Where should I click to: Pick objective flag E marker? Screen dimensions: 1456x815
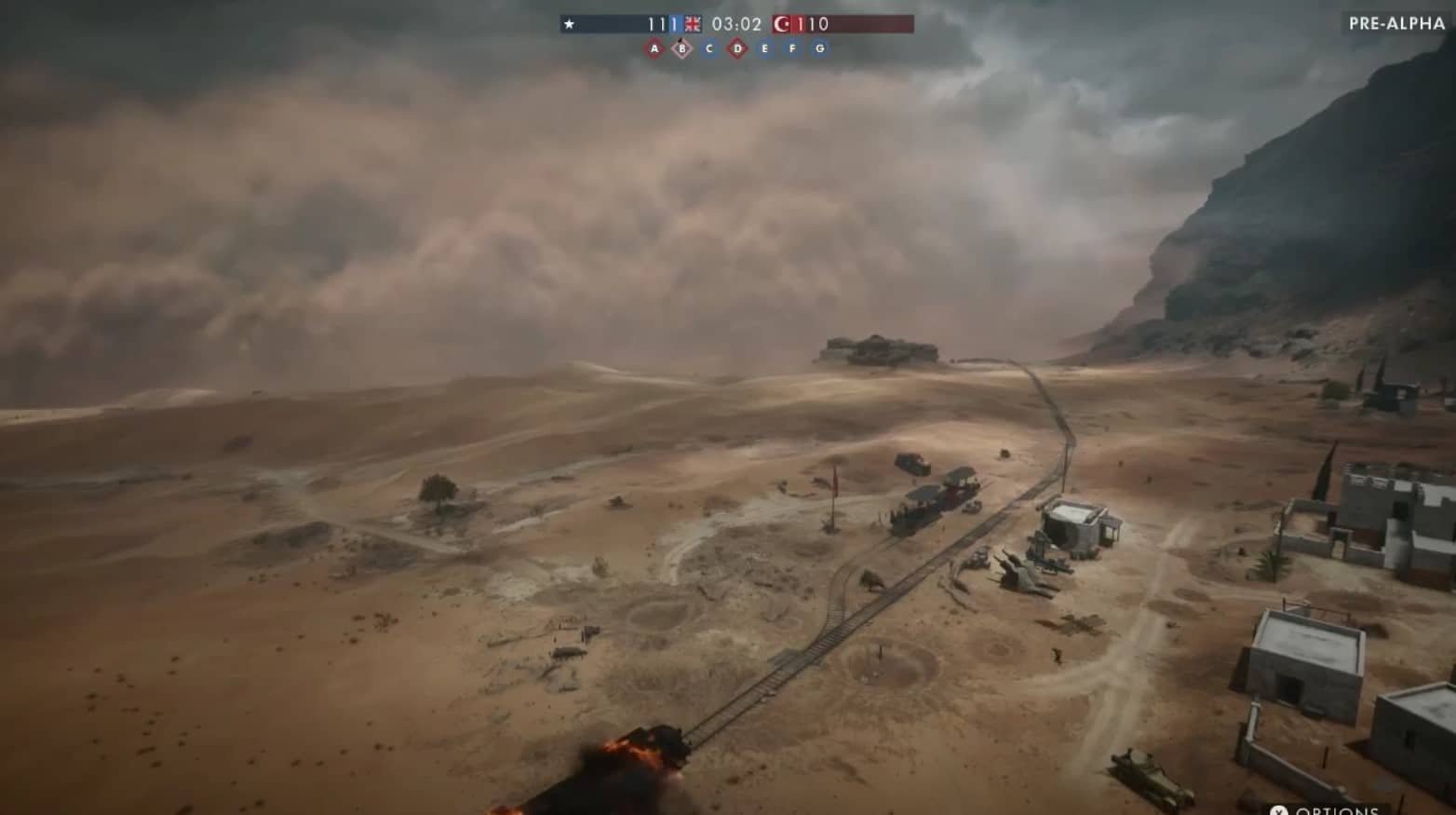[x=765, y=48]
